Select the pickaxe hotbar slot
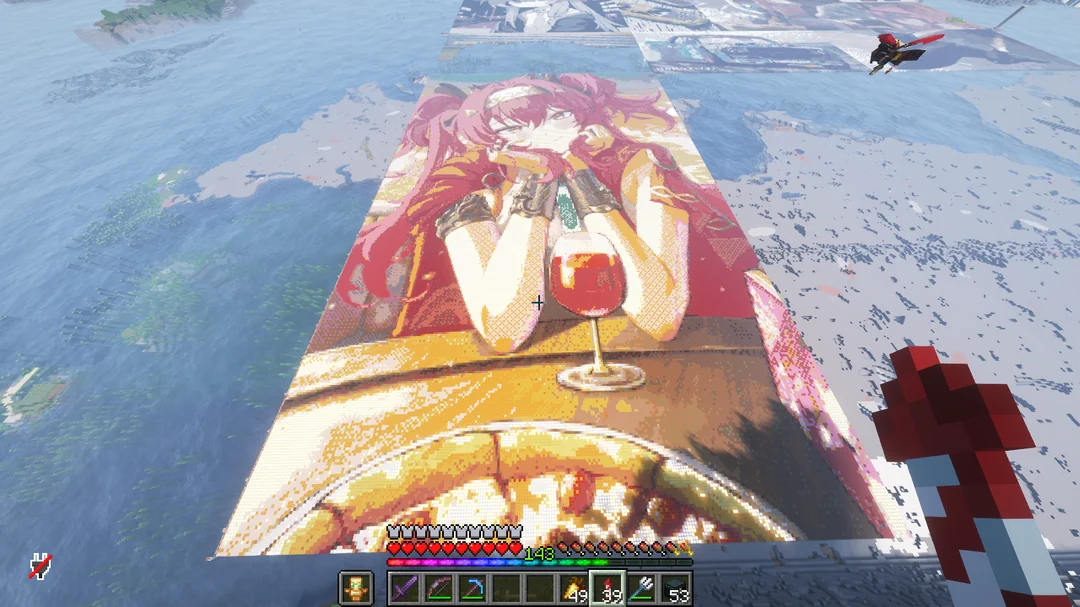Screen dimensions: 1080x607 472,588
